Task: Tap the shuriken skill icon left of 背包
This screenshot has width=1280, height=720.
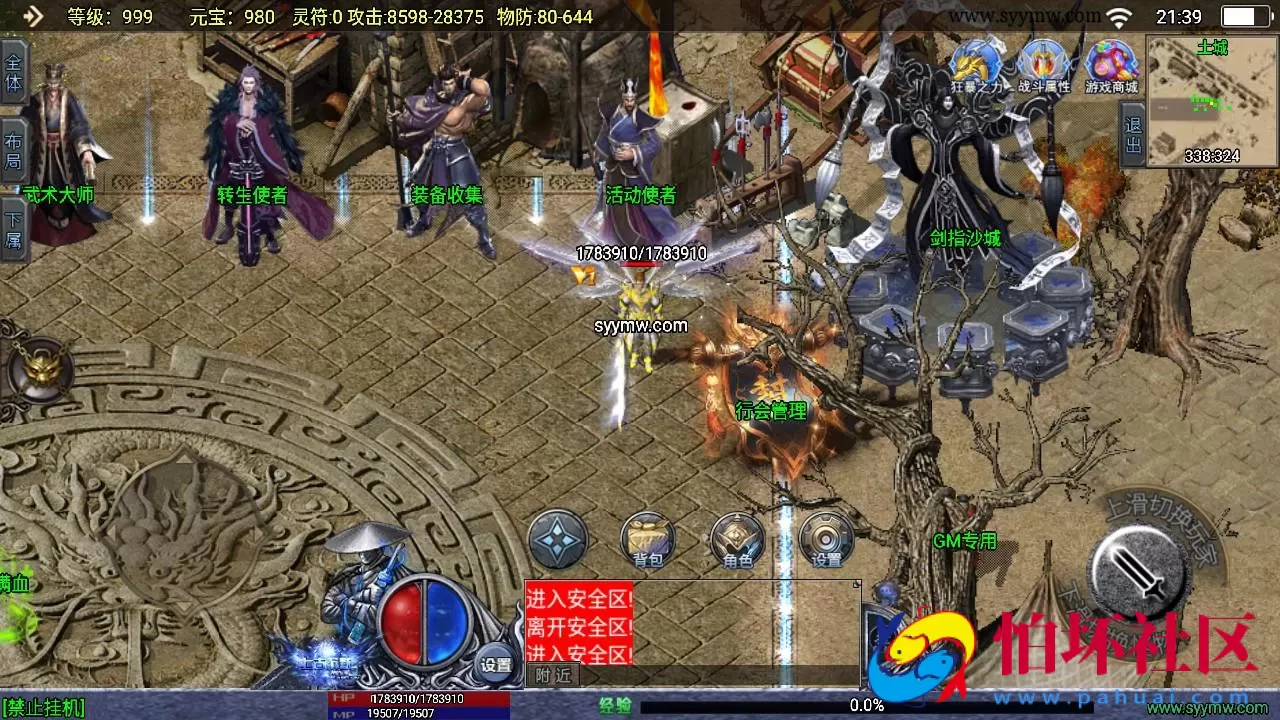Action: (557, 539)
